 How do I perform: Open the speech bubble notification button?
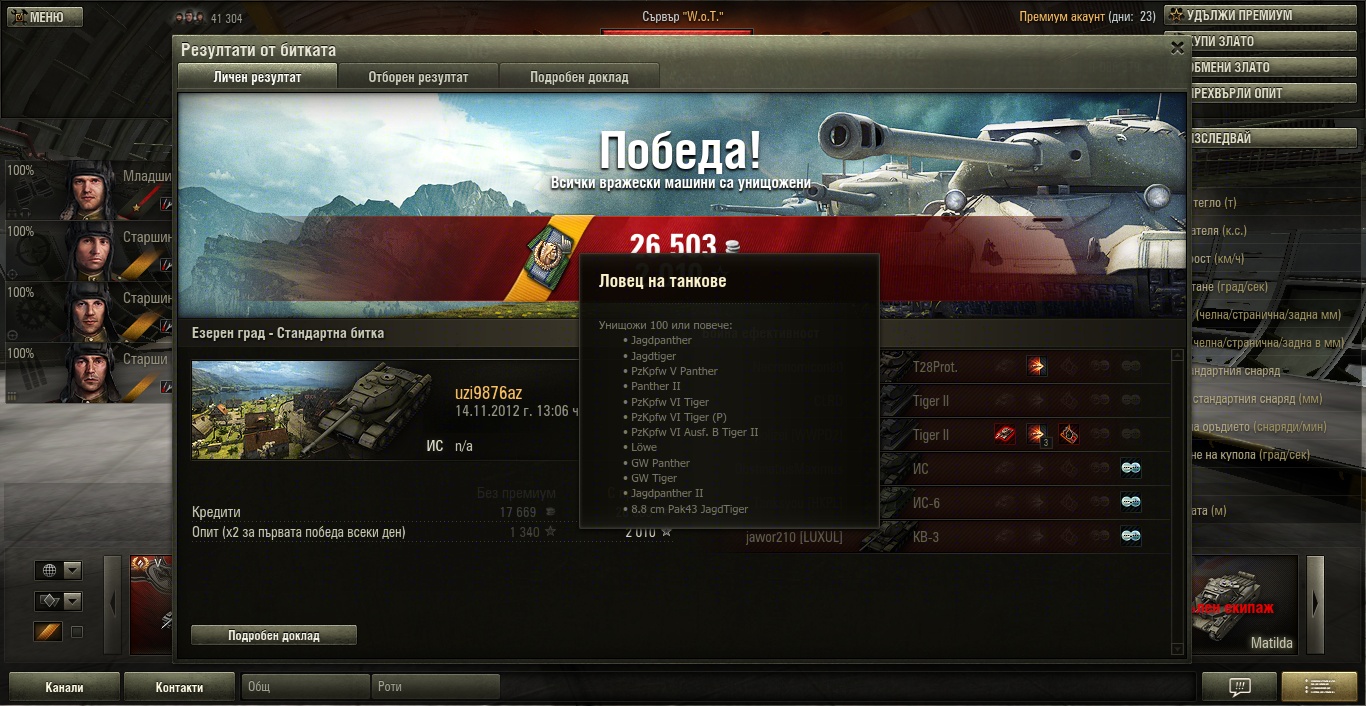click(1239, 687)
